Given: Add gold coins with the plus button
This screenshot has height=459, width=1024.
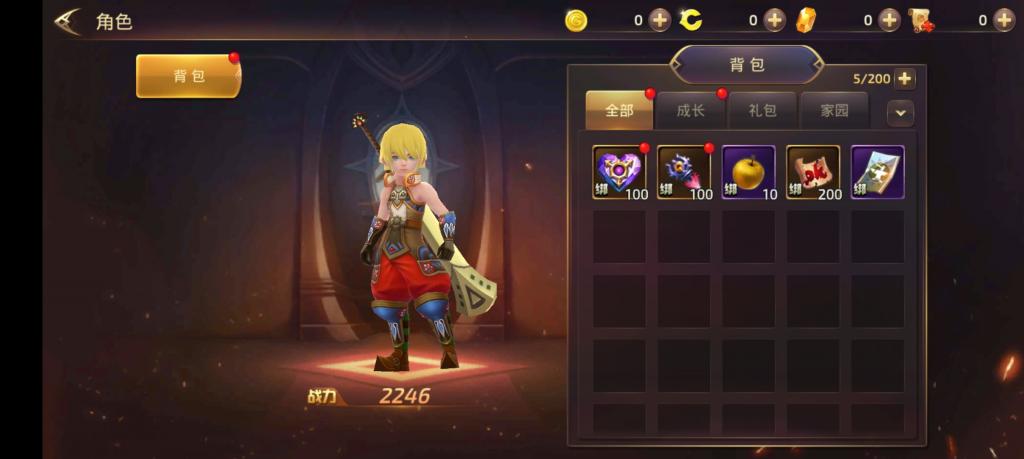Looking at the screenshot, I should click(660, 20).
